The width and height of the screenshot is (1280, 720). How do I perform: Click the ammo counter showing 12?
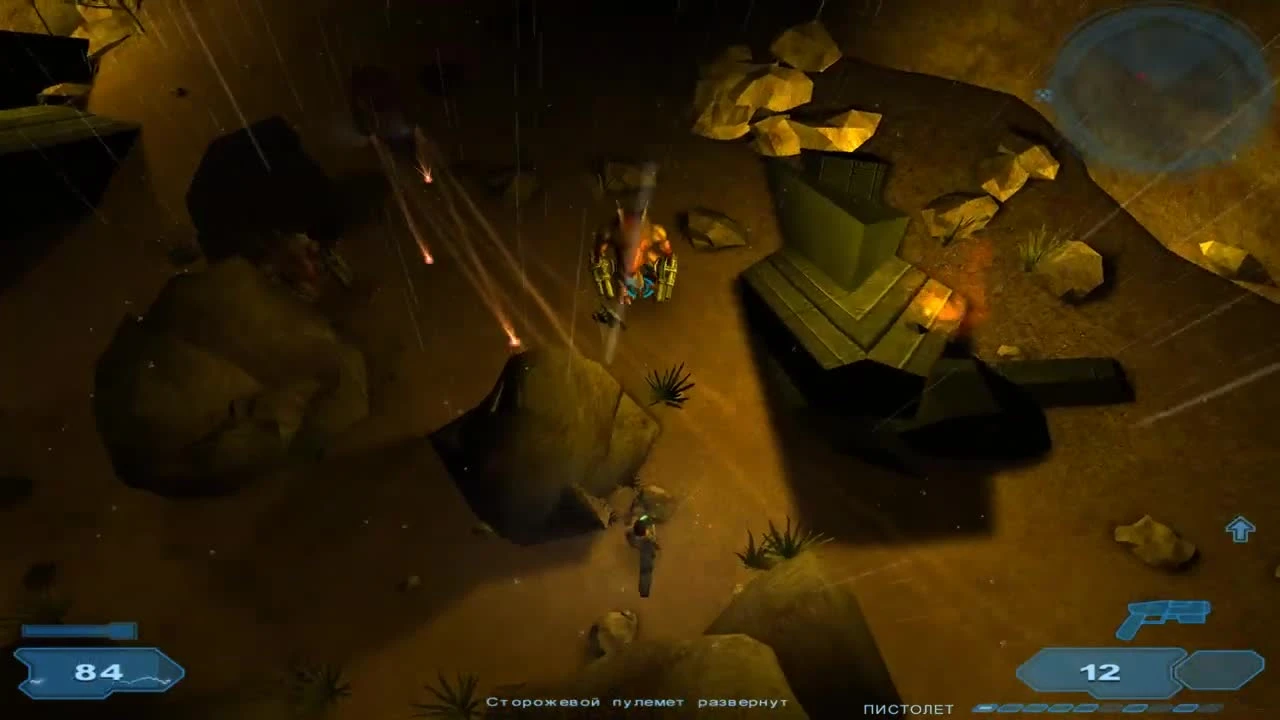[1100, 672]
